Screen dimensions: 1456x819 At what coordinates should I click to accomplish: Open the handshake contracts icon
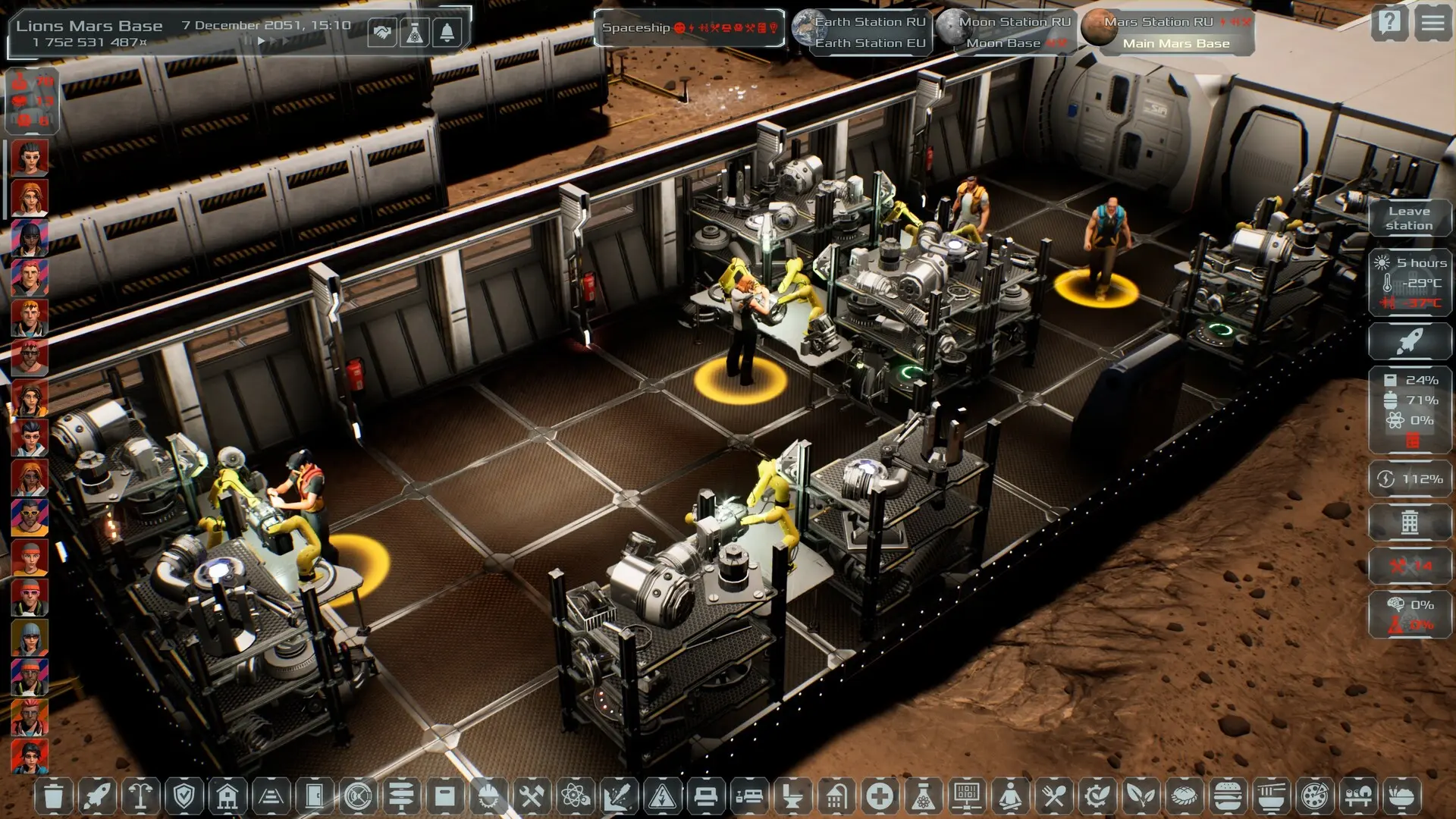(x=382, y=33)
